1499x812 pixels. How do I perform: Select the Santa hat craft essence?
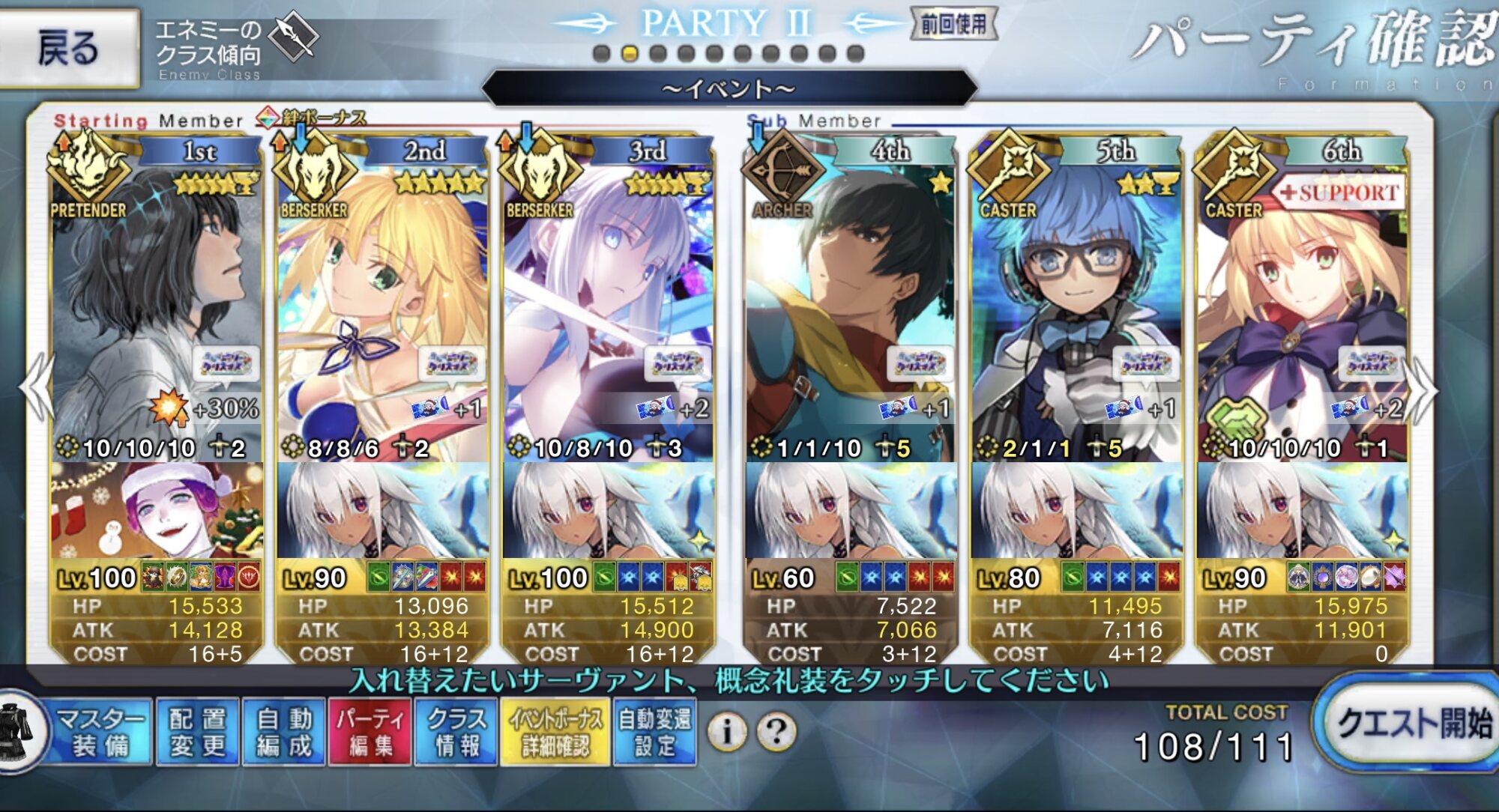click(x=157, y=509)
